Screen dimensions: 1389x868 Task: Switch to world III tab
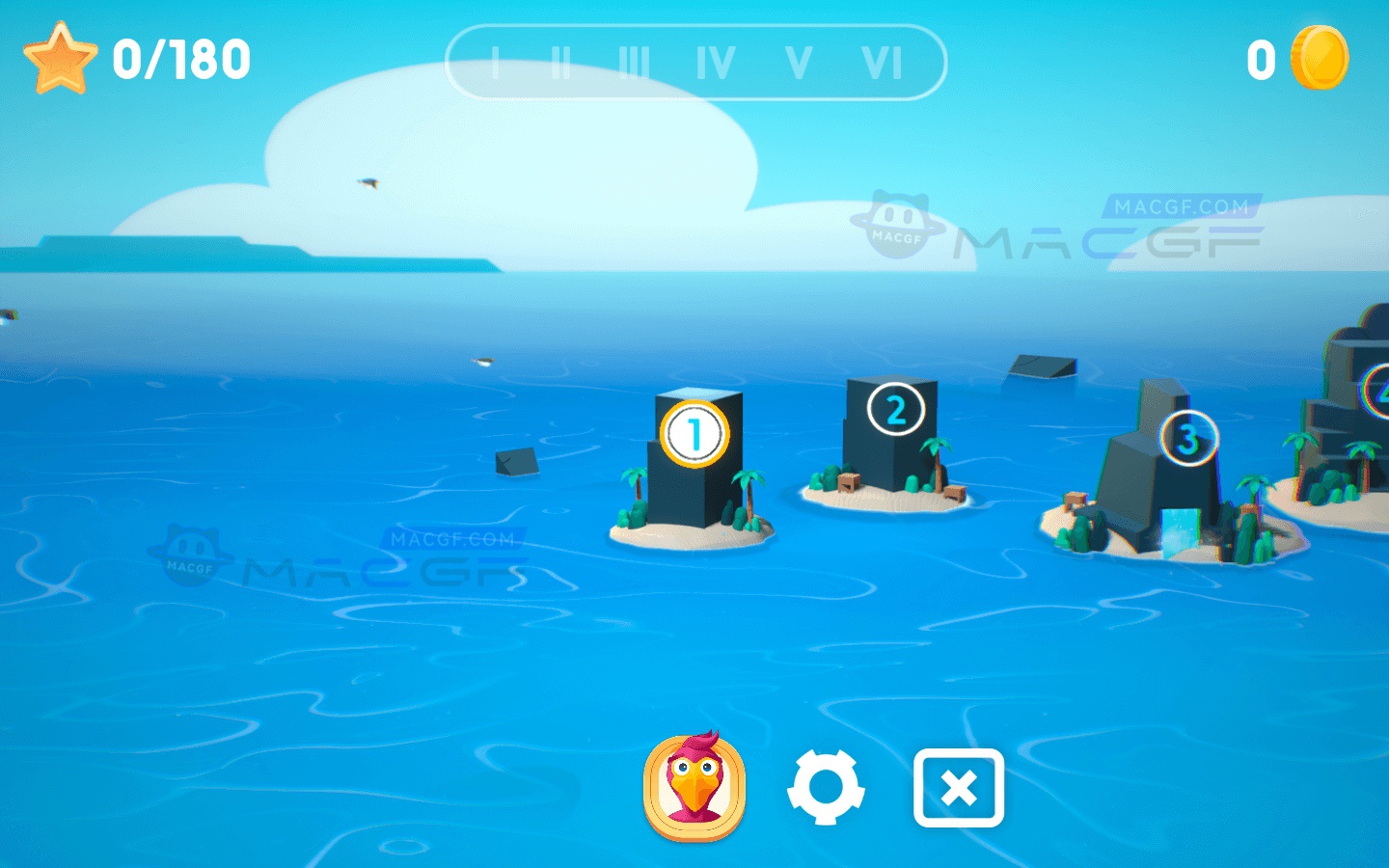637,61
